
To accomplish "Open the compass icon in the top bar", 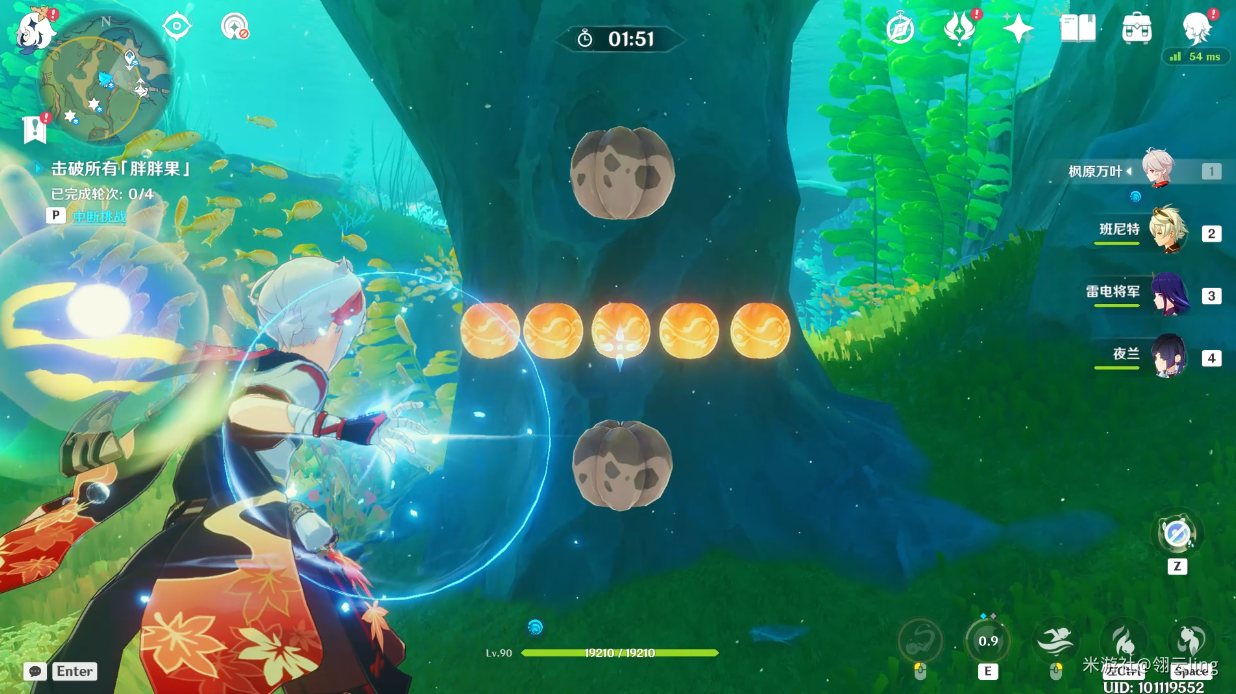I will [x=900, y=29].
